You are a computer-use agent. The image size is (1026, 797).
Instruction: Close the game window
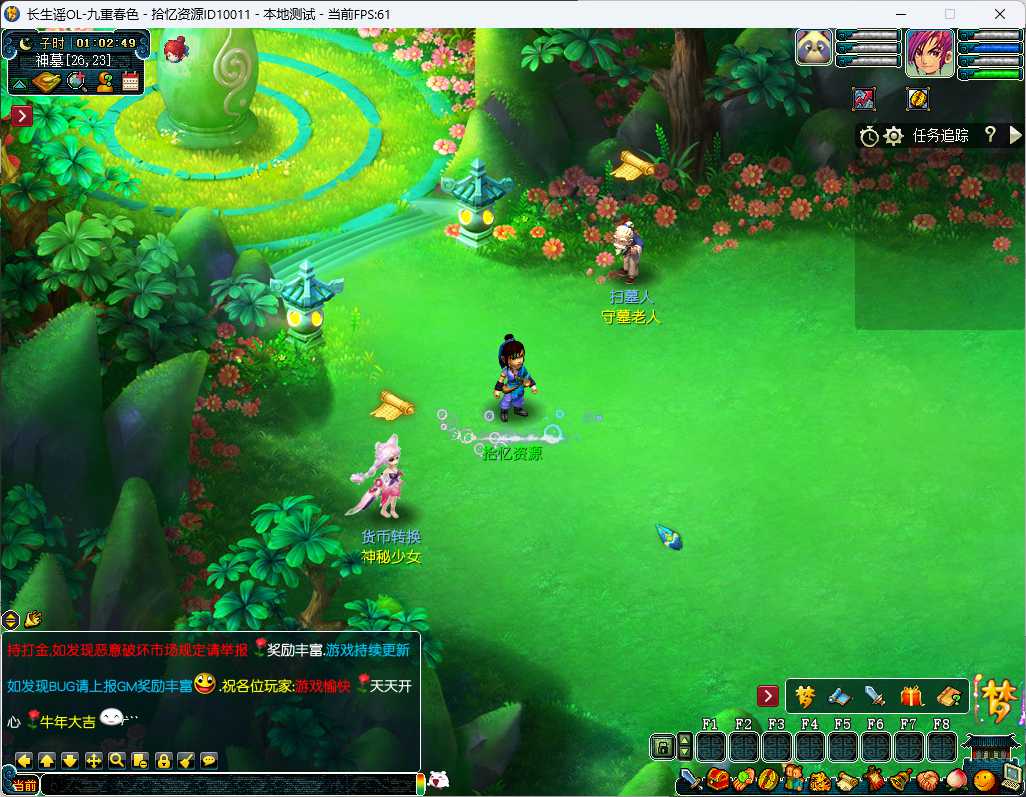pyautogui.click(x=998, y=14)
